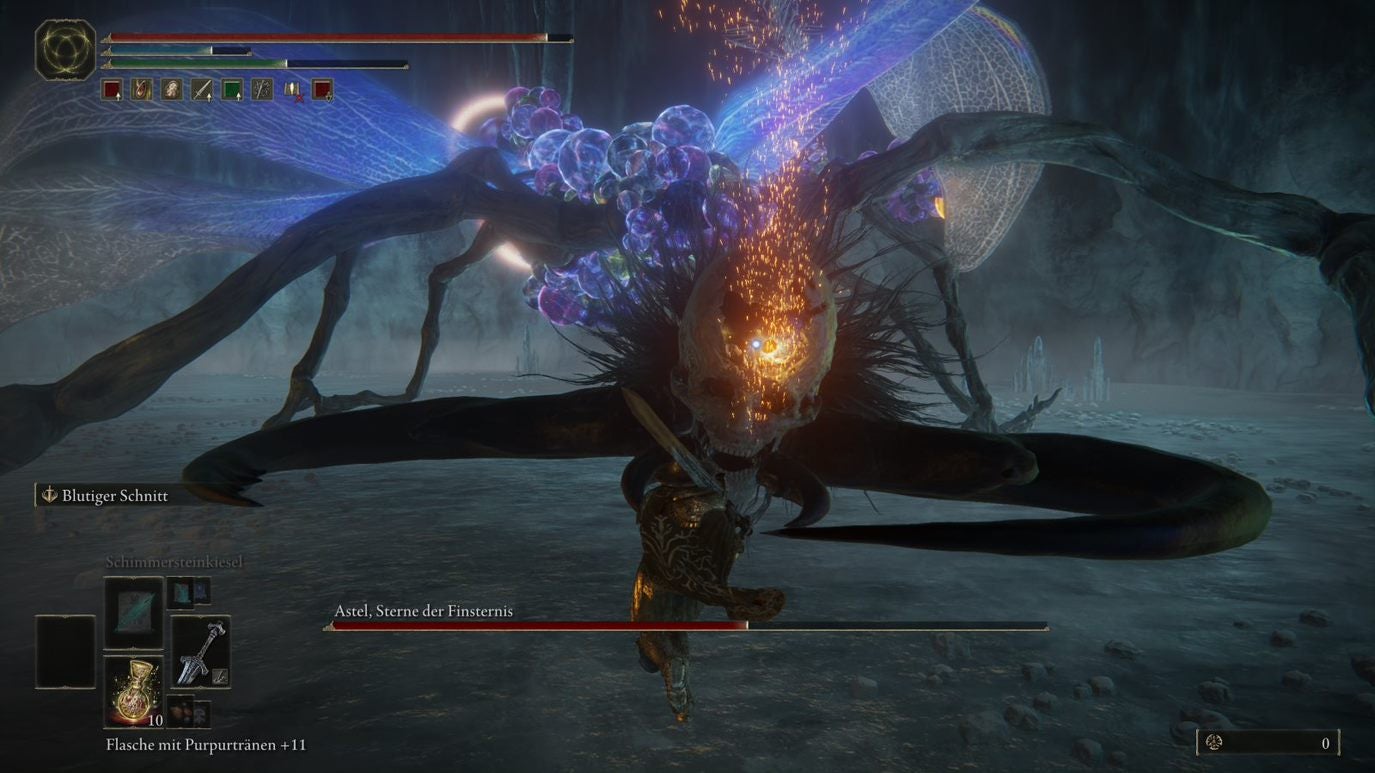Click the golden talisman buff icon
The width and height of the screenshot is (1375, 773).
tap(142, 90)
